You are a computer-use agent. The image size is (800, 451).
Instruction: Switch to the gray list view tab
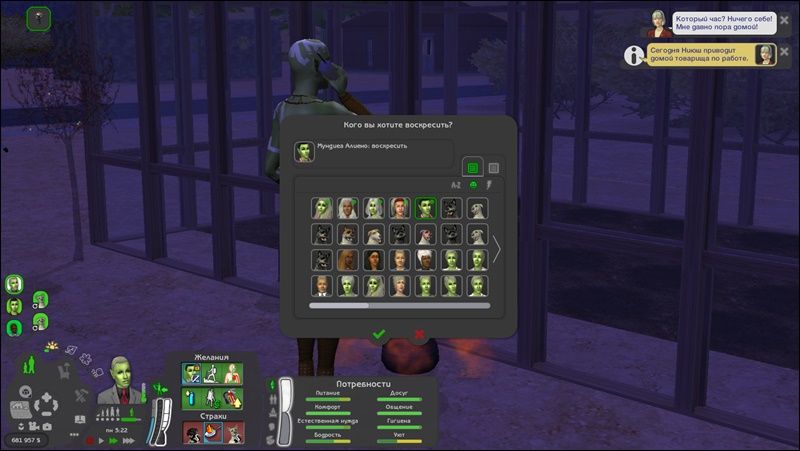[493, 167]
